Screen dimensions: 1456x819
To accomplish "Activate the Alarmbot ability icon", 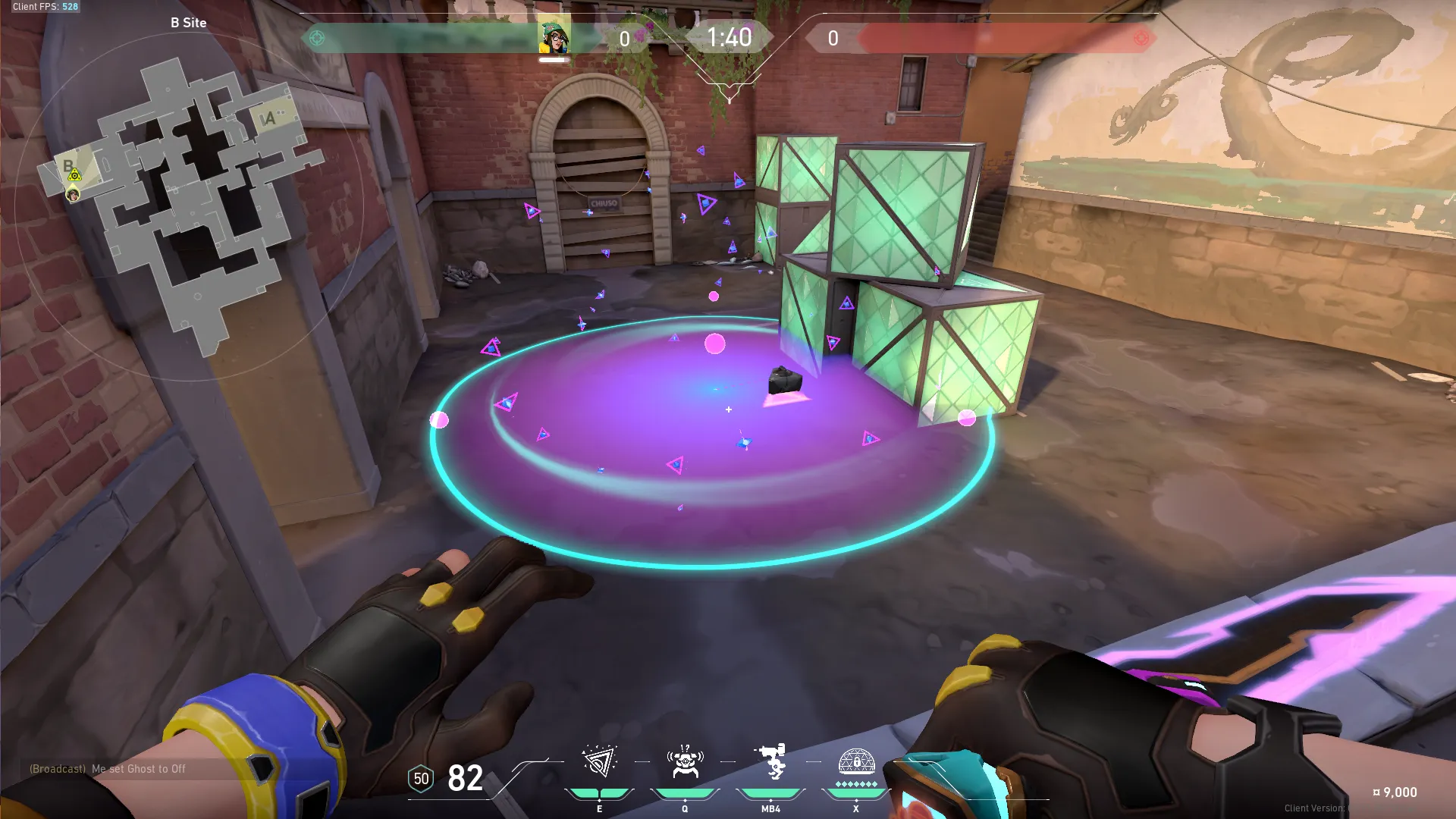I will 685,761.
